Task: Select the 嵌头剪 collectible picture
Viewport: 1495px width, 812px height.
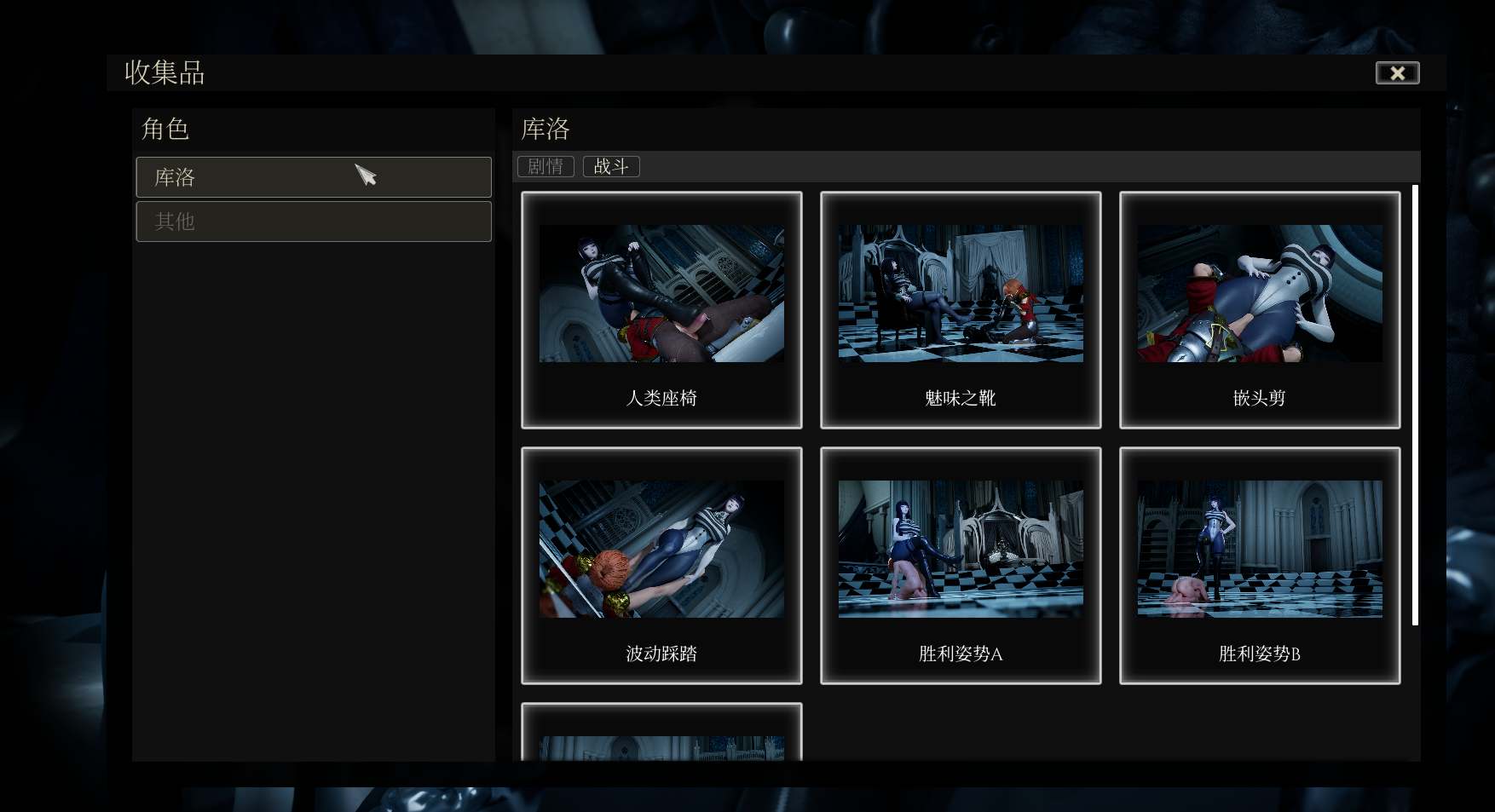Action: pos(1259,293)
